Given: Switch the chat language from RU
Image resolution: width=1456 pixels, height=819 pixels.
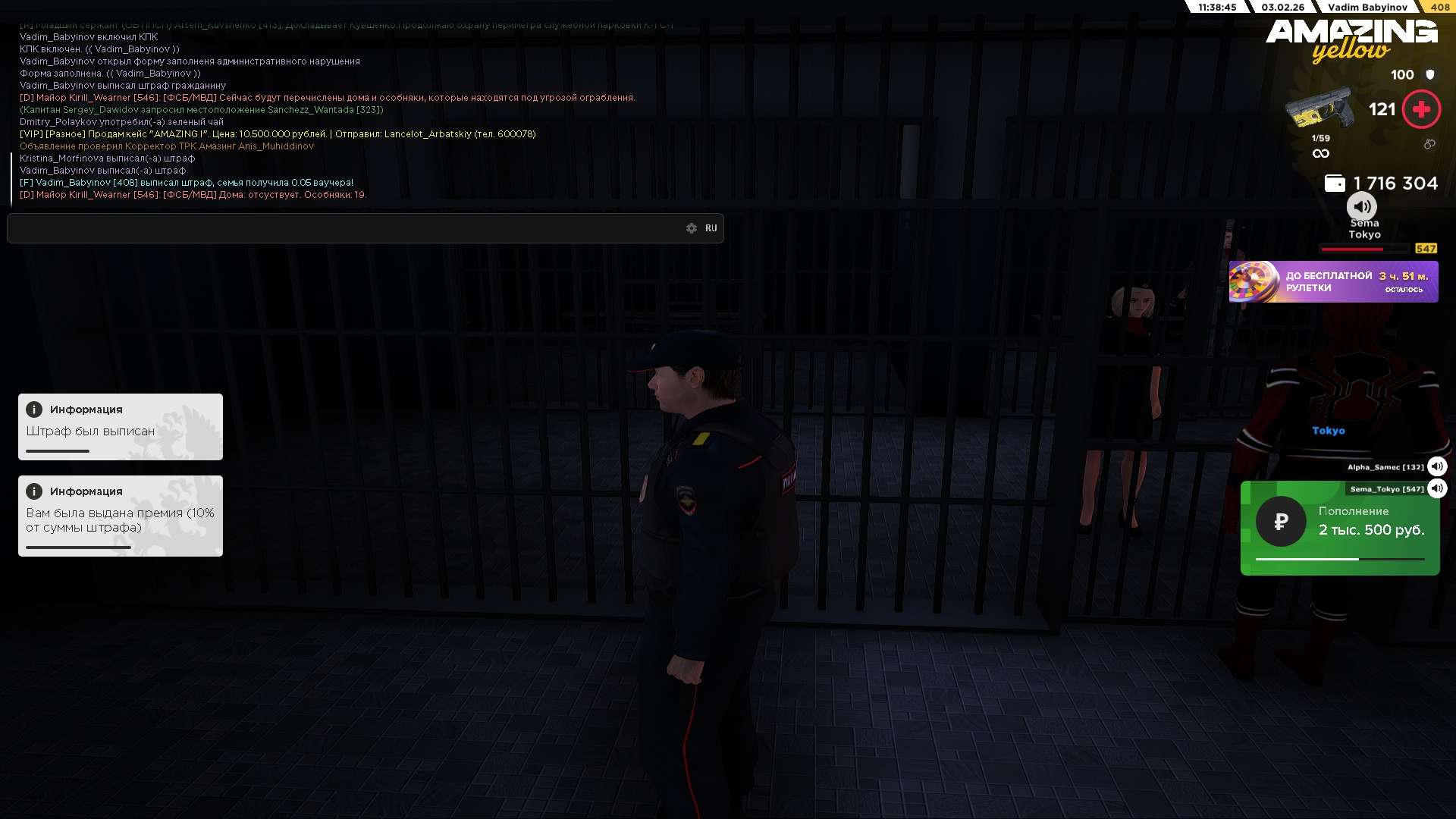Looking at the screenshot, I should pyautogui.click(x=711, y=228).
